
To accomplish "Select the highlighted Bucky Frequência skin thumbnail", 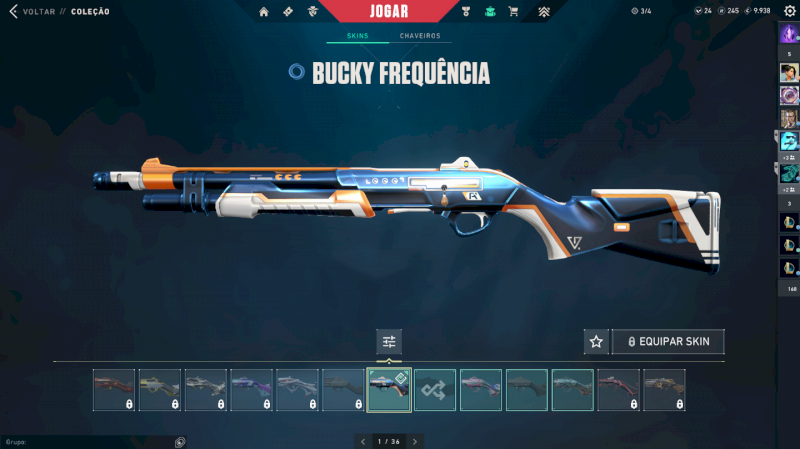I will tap(389, 390).
